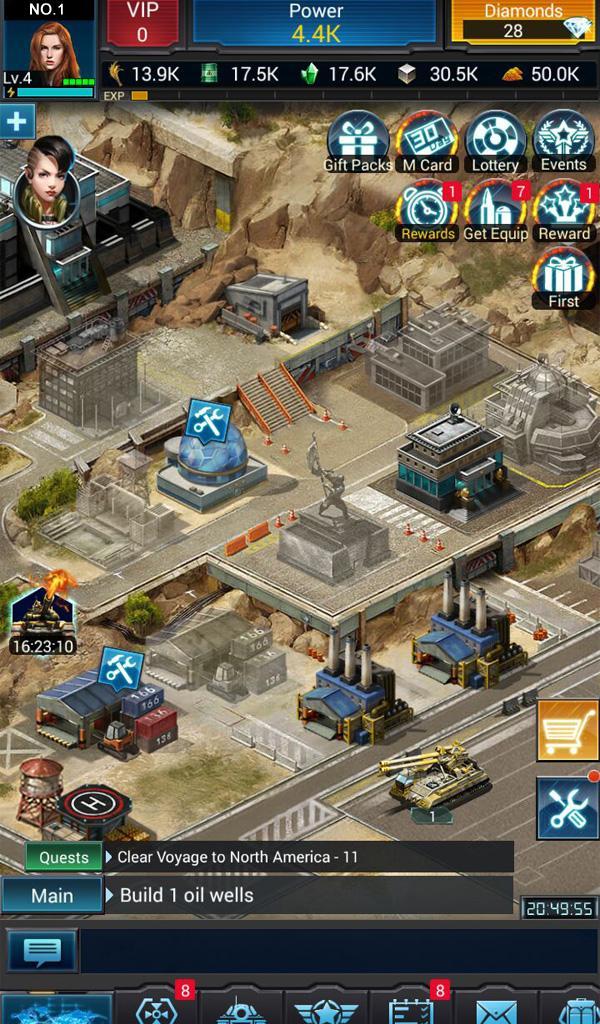
Task: Open the Gift Packs menu
Action: 358,142
